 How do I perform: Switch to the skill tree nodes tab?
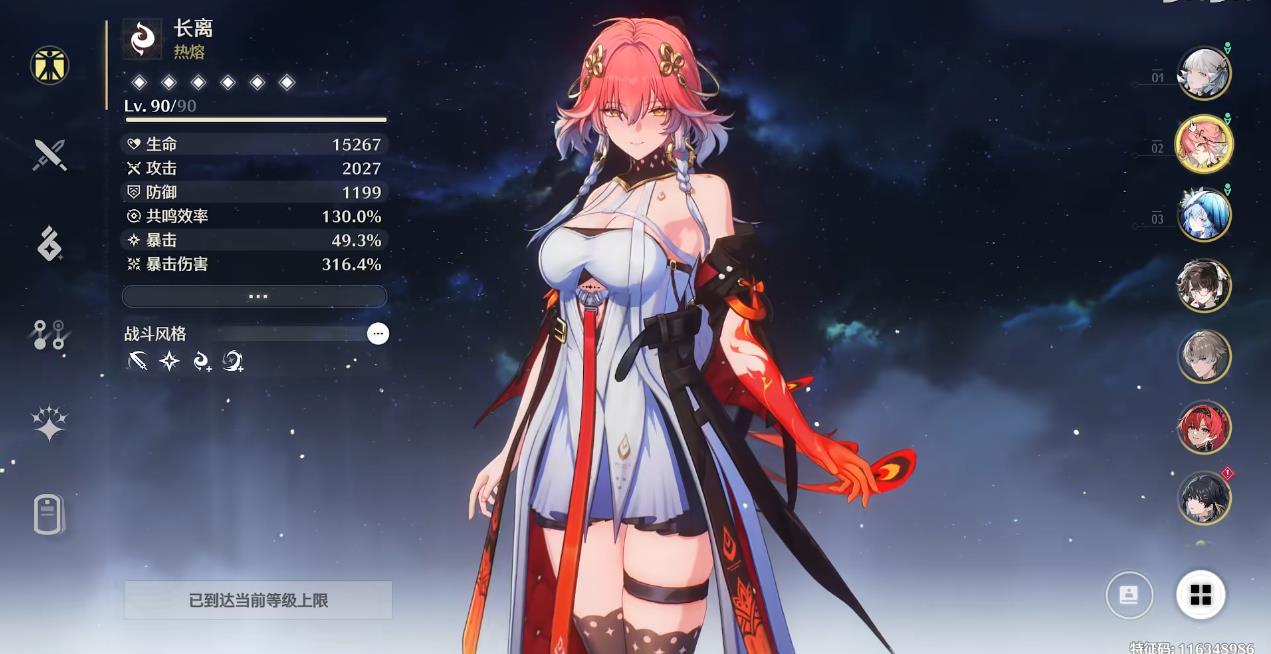click(49, 335)
